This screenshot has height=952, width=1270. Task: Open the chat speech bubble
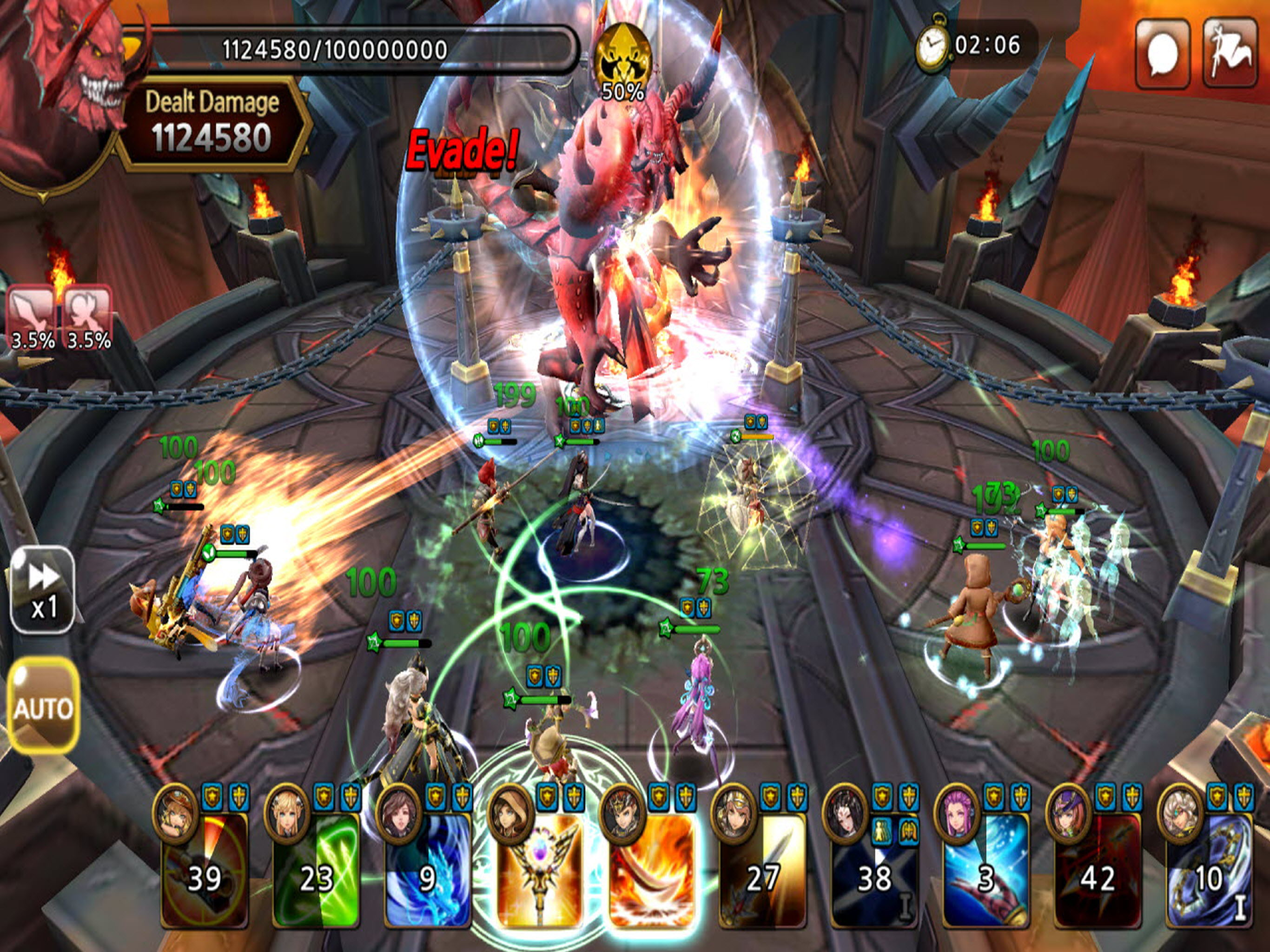1162,53
